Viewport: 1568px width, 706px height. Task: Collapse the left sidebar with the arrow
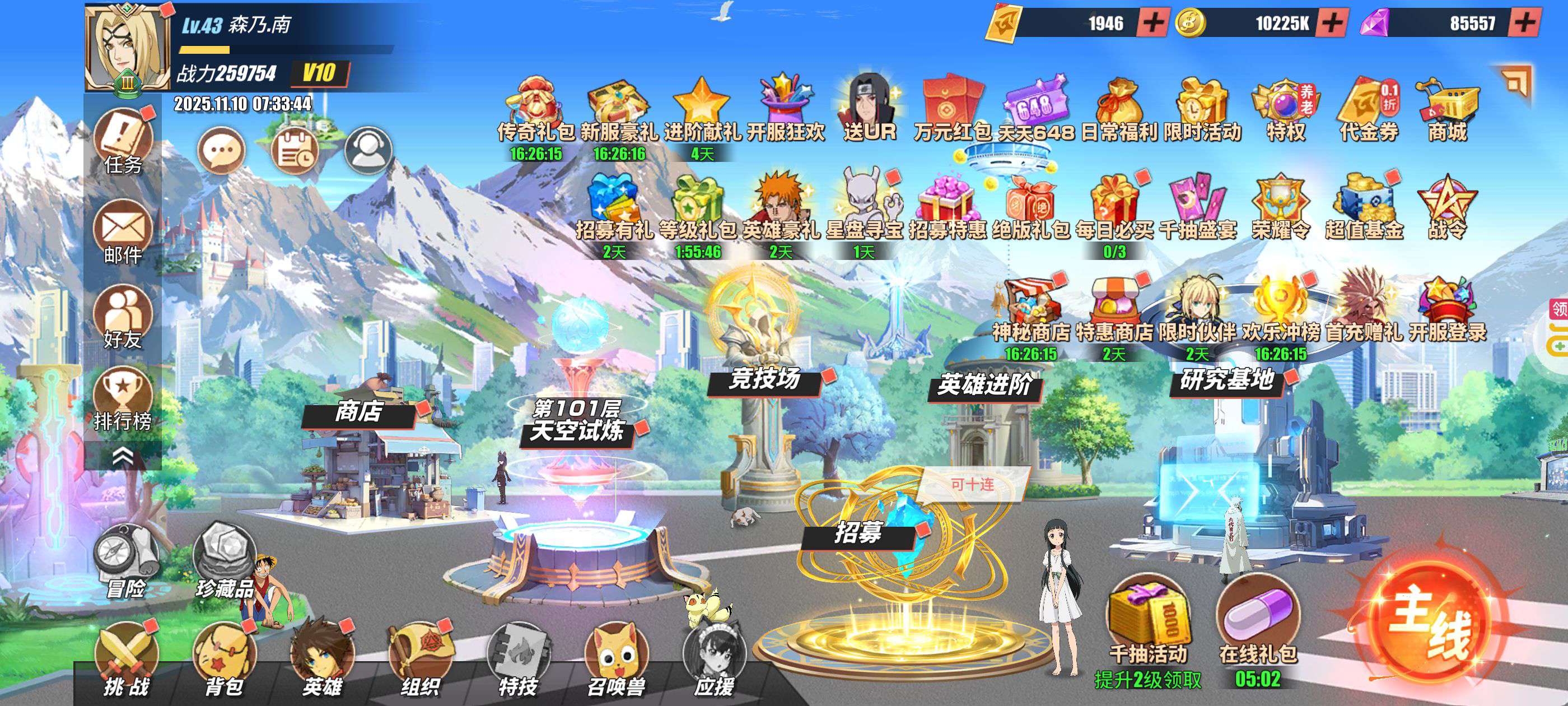(x=123, y=456)
